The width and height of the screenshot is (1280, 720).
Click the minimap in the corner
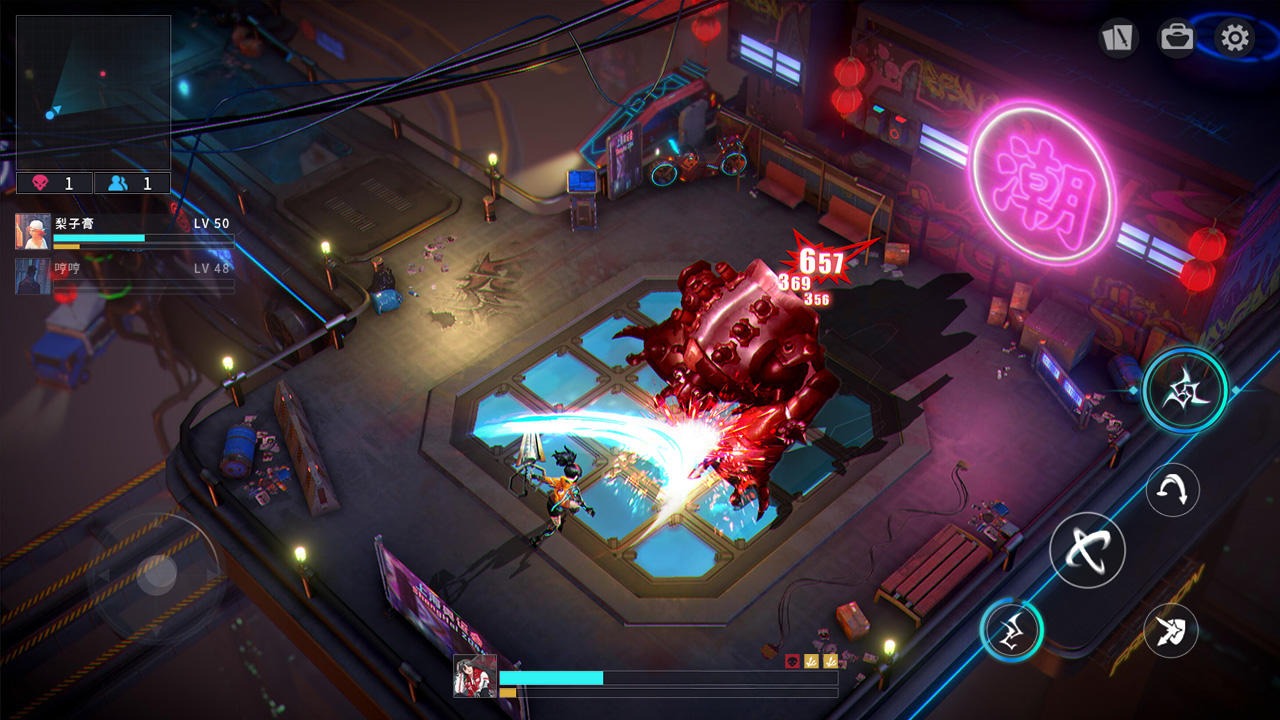(x=93, y=92)
